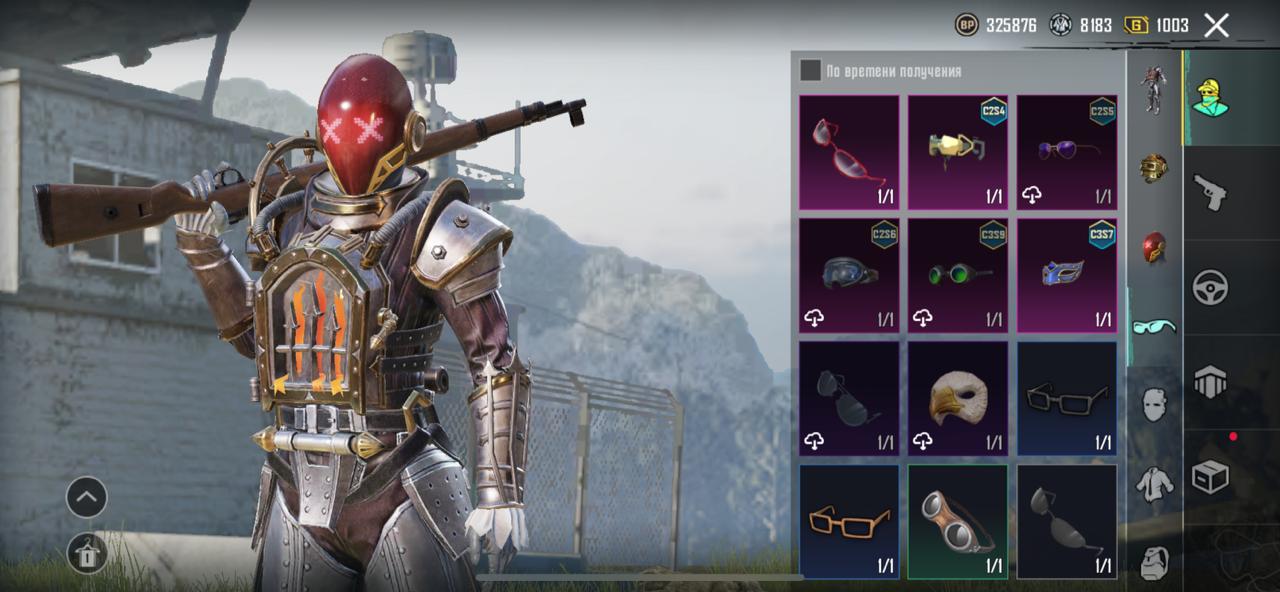Choose the blue C3S7 masquerade mask
The image size is (1280, 592).
point(1067,275)
